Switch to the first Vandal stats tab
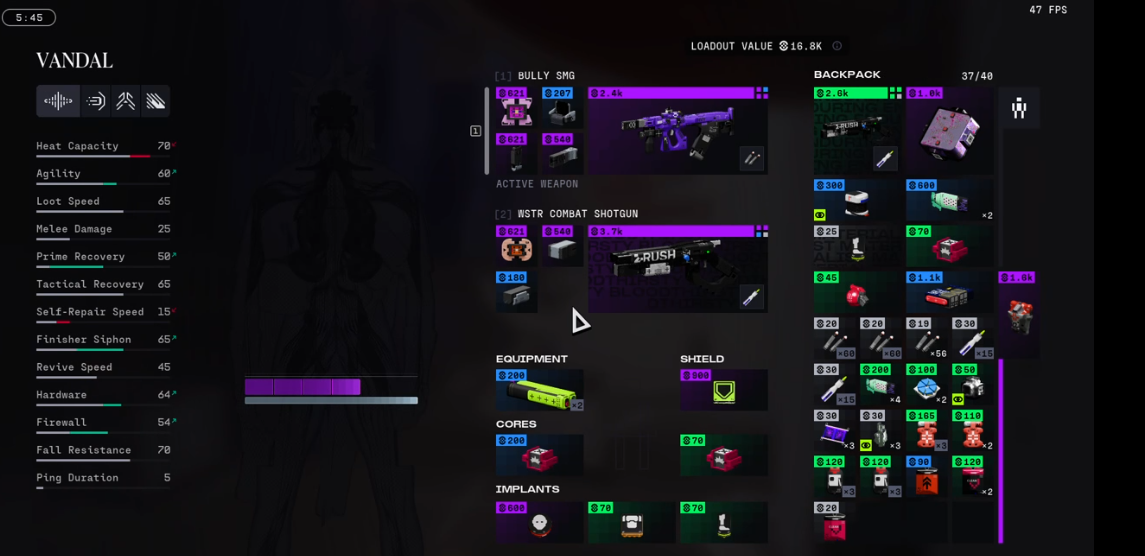 pos(58,101)
